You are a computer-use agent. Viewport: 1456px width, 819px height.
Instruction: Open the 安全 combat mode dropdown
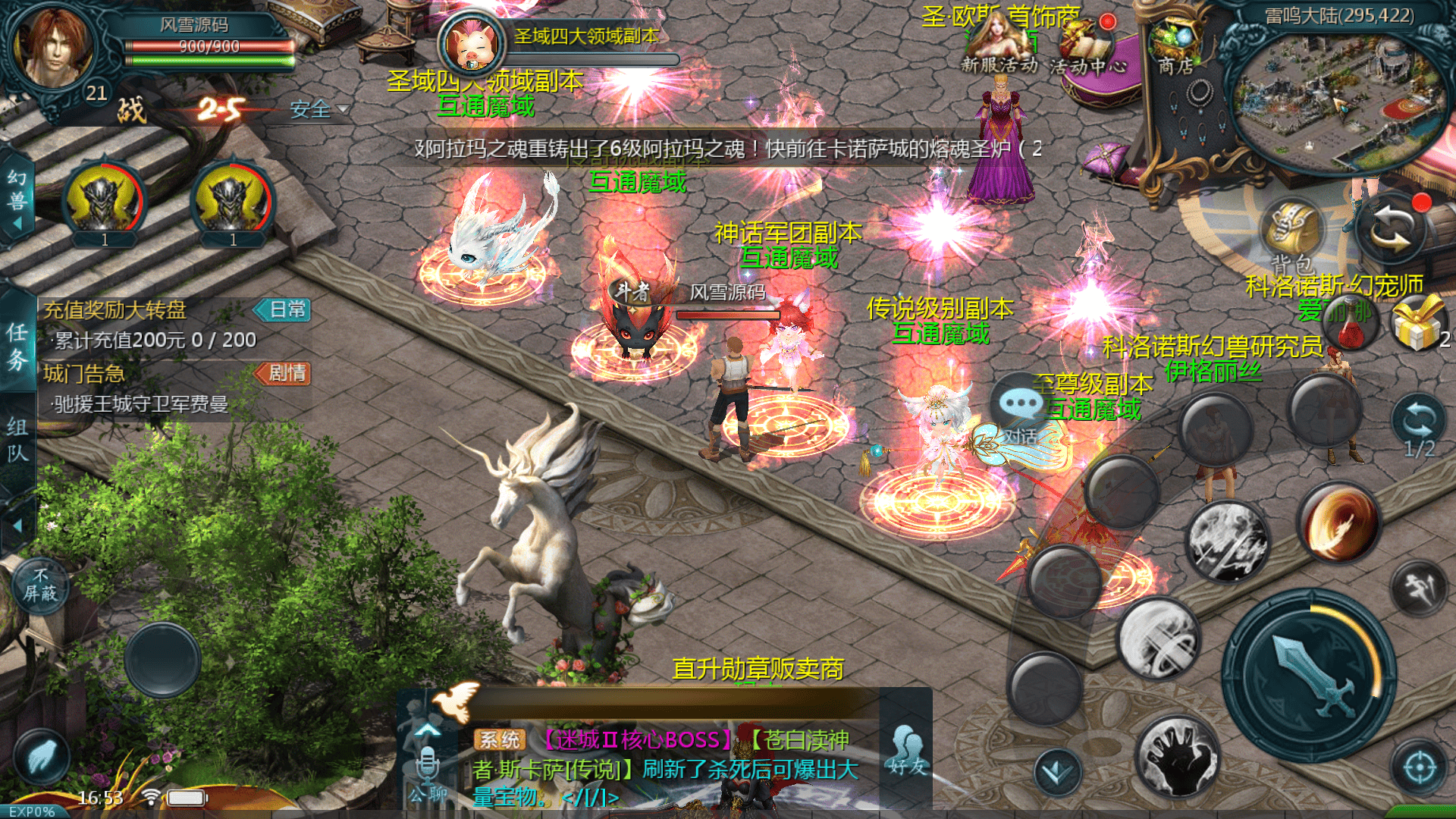(318, 110)
